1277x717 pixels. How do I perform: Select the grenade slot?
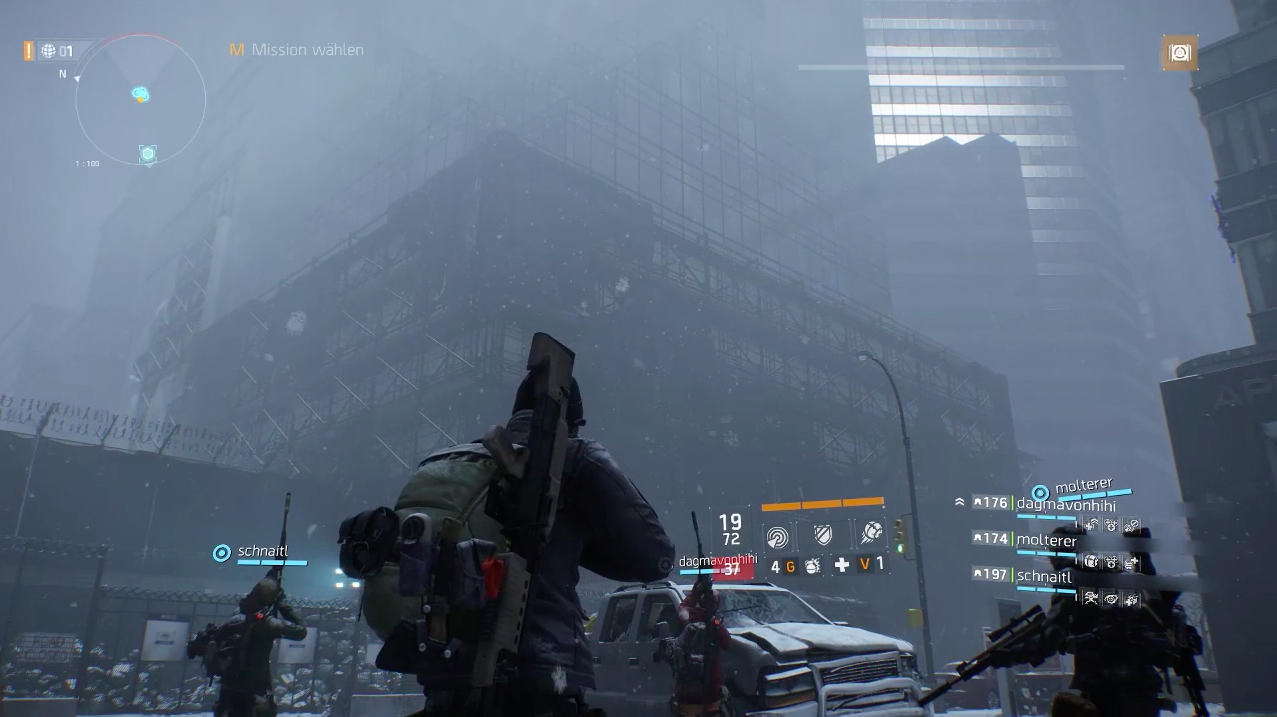(812, 566)
